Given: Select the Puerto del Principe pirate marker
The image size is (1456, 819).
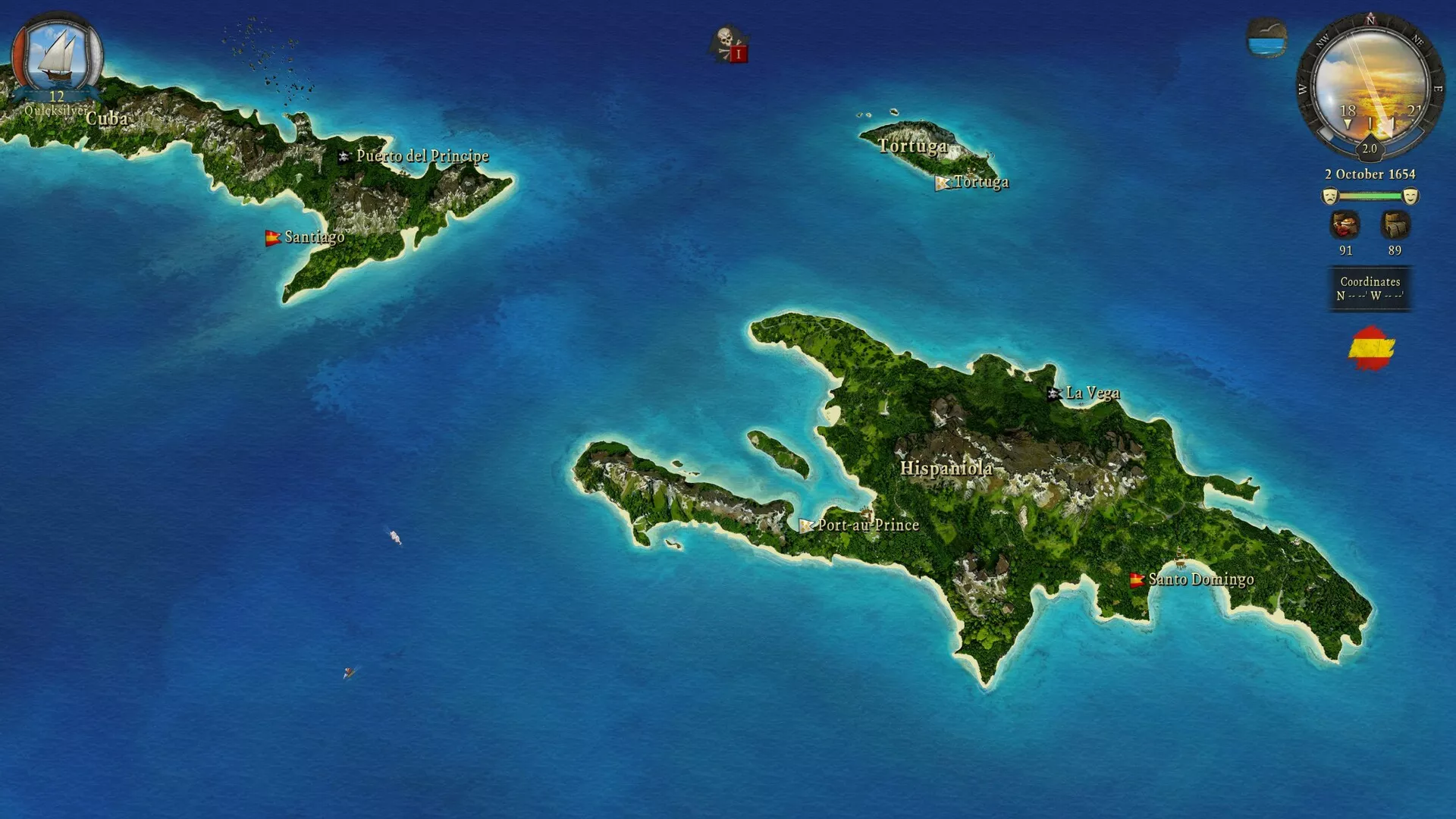Looking at the screenshot, I should [344, 156].
